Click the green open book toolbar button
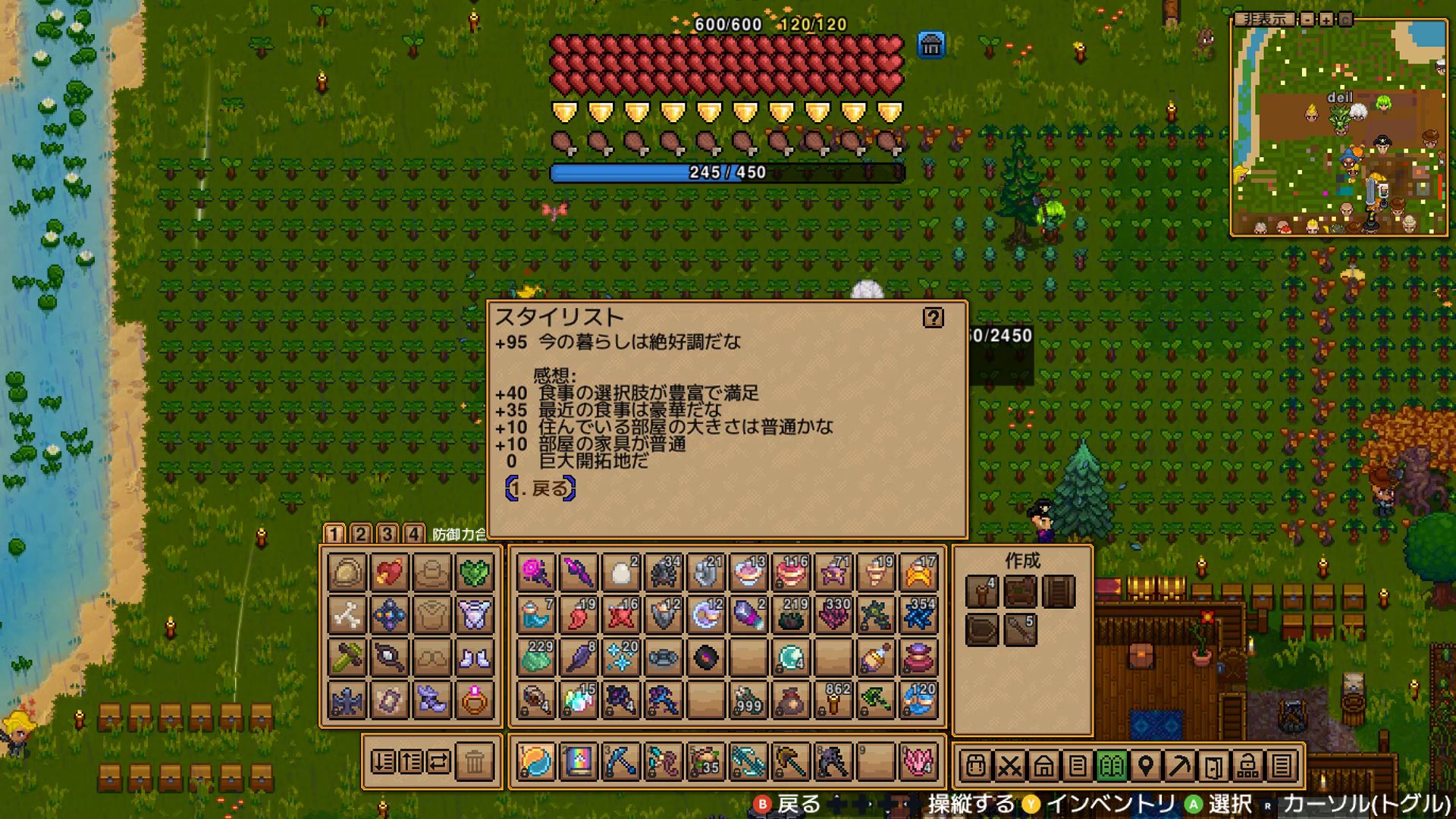The image size is (1456, 819). (x=1112, y=766)
